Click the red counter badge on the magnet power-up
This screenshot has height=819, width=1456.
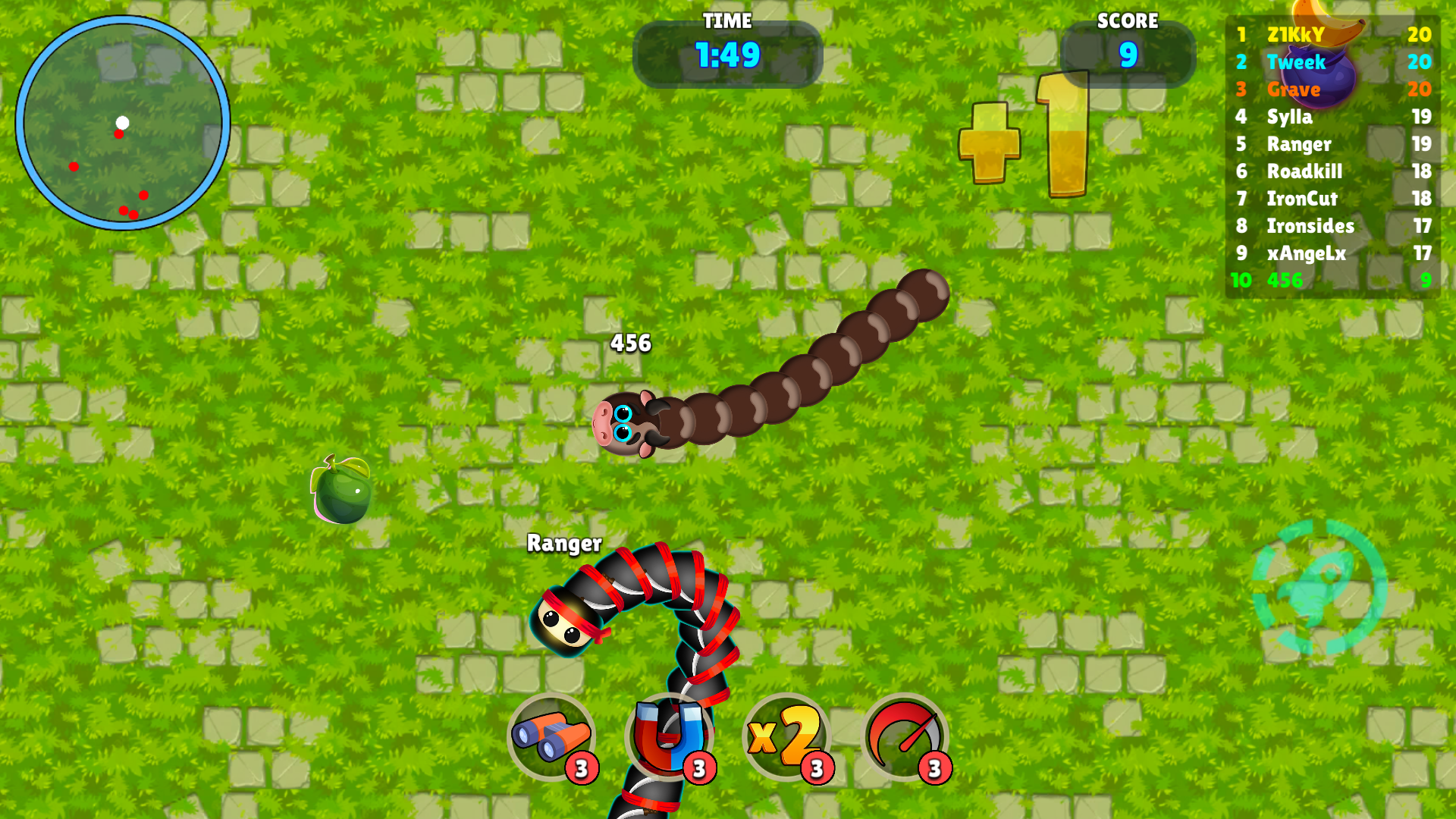(698, 768)
